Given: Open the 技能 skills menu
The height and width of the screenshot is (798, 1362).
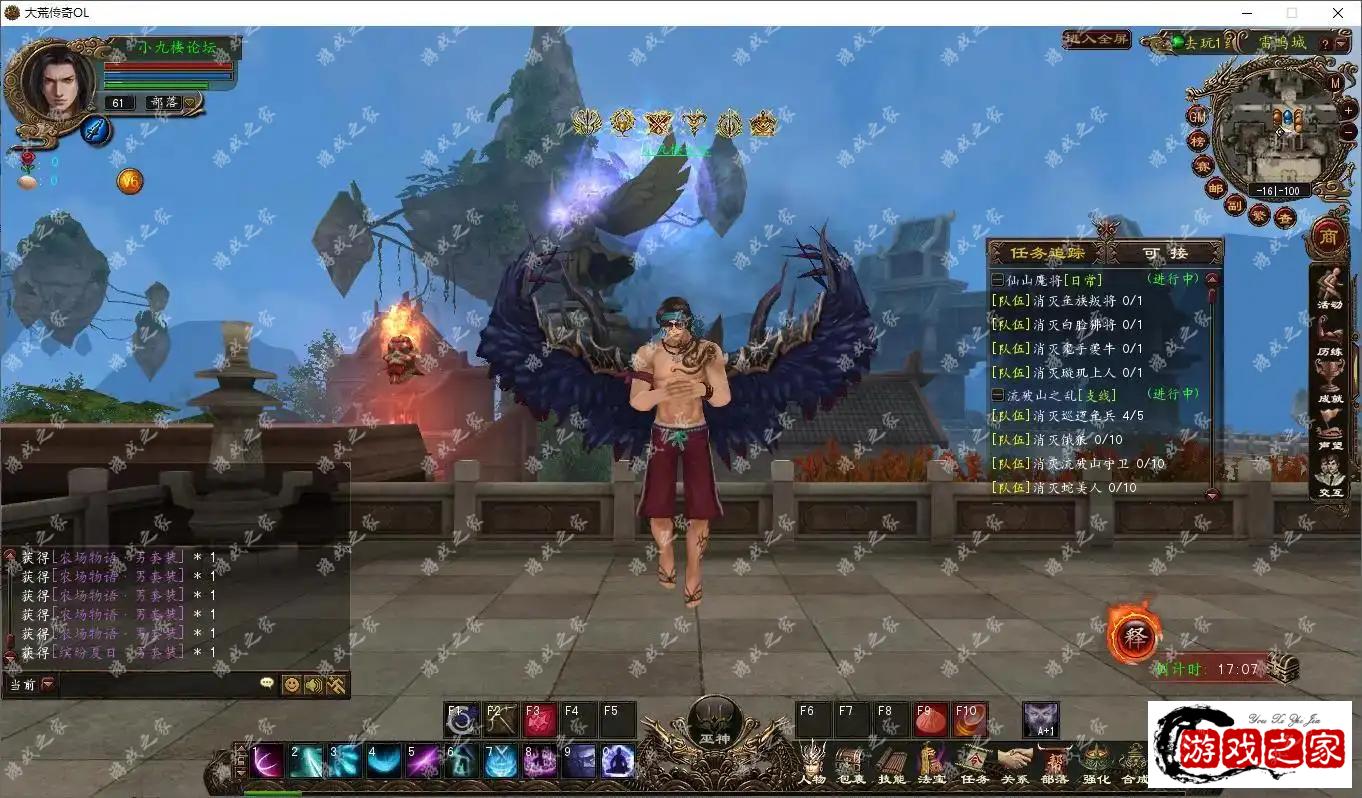Looking at the screenshot, I should [891, 763].
